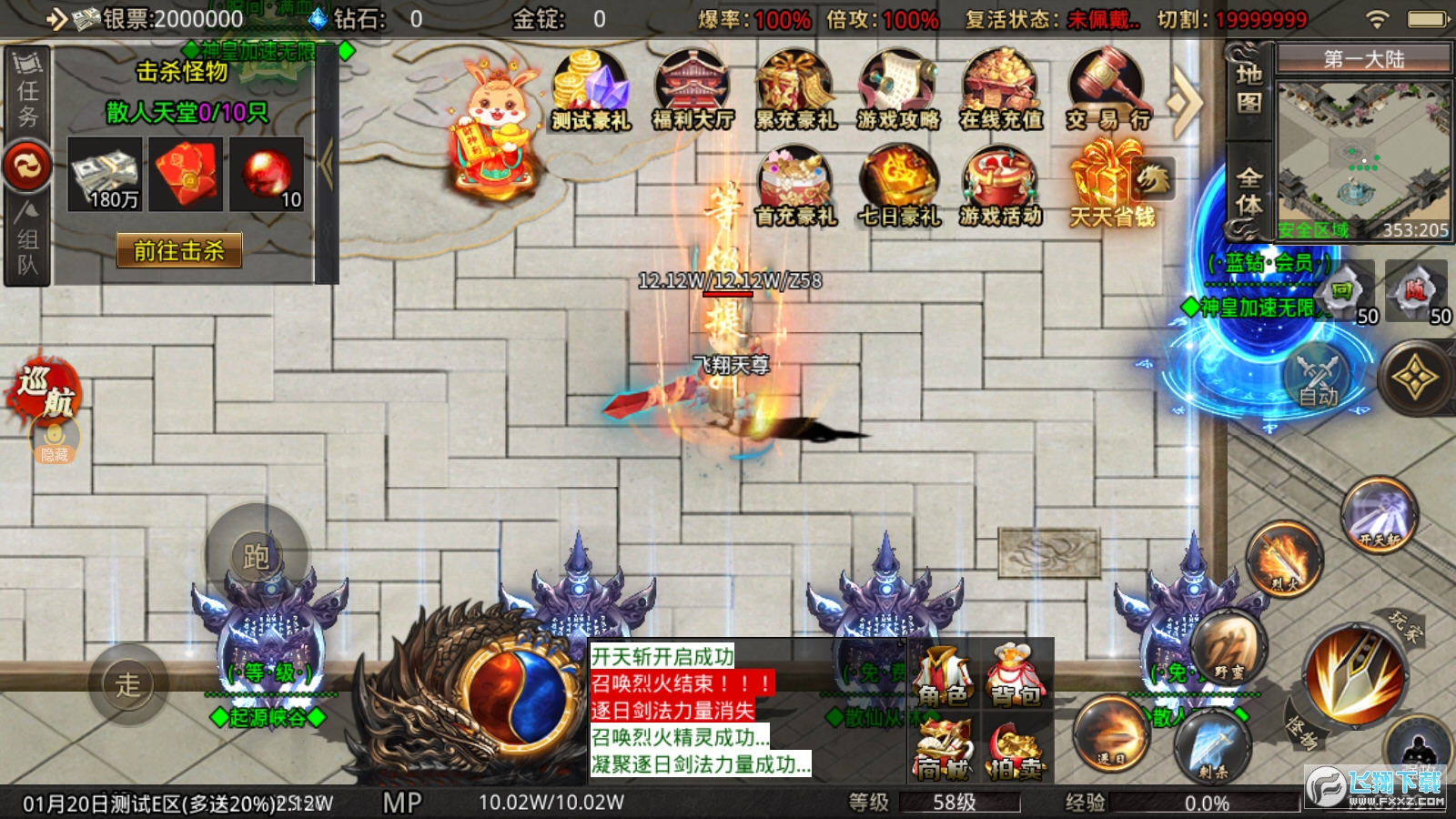
Task: Open the 累充豪礼 recharge rewards
Action: point(795,91)
